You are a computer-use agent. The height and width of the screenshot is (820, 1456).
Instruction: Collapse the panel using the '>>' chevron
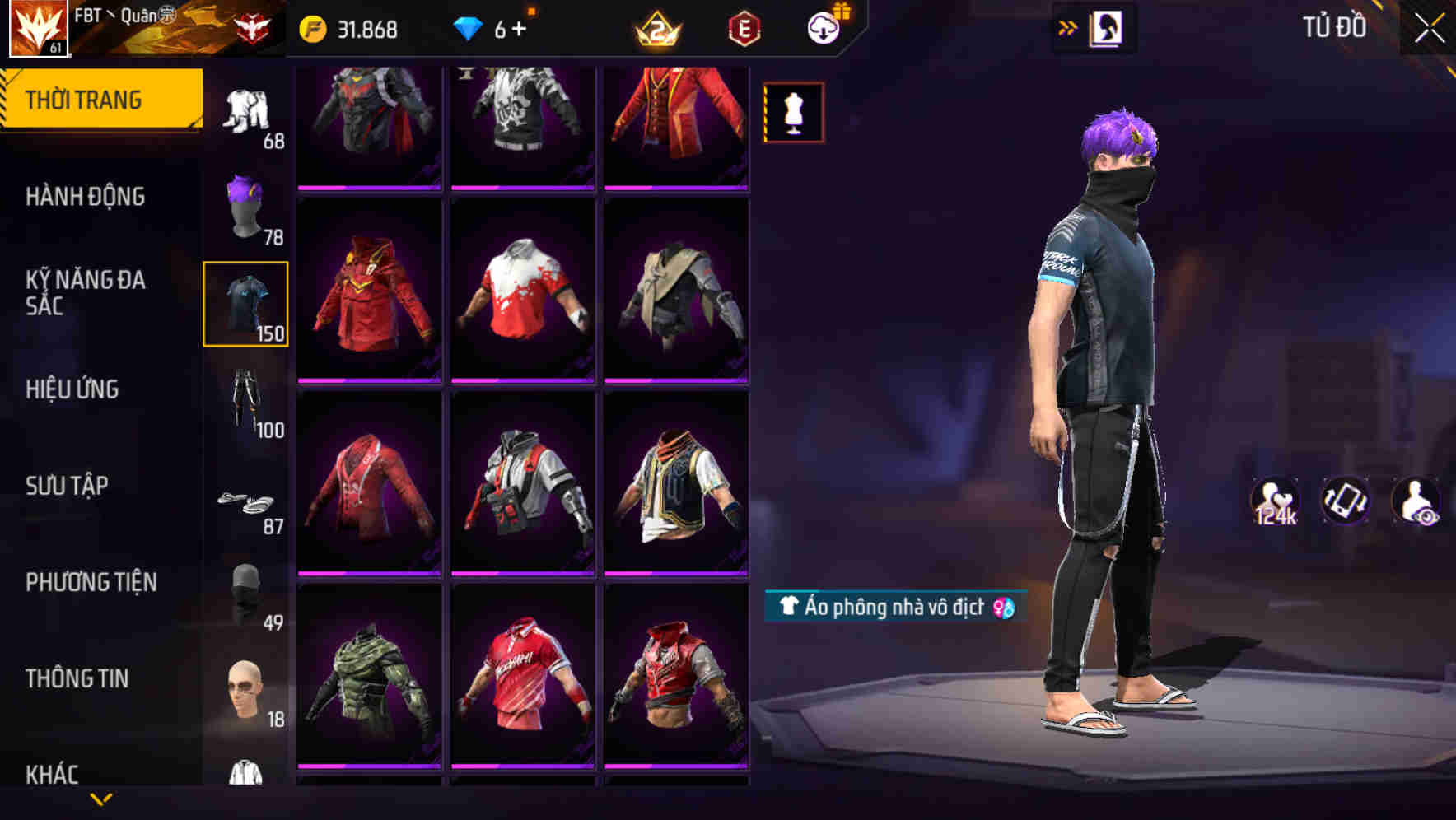tap(1068, 26)
